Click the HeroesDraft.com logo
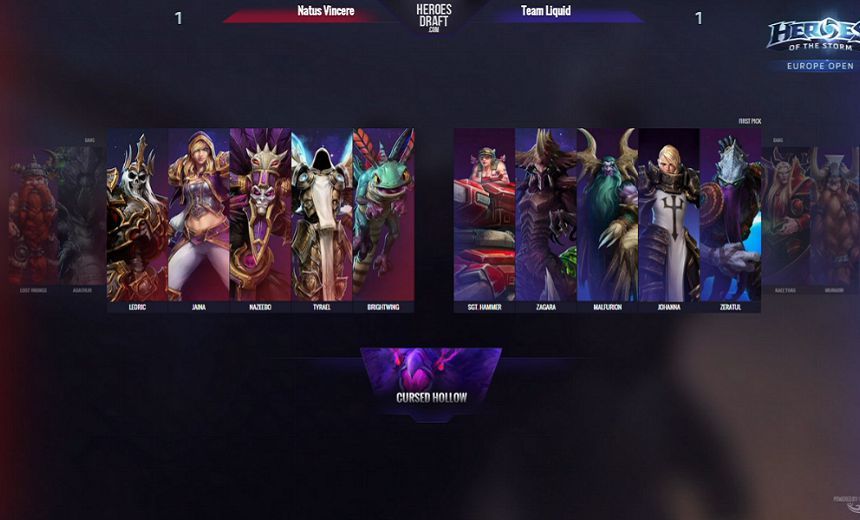 (x=433, y=16)
